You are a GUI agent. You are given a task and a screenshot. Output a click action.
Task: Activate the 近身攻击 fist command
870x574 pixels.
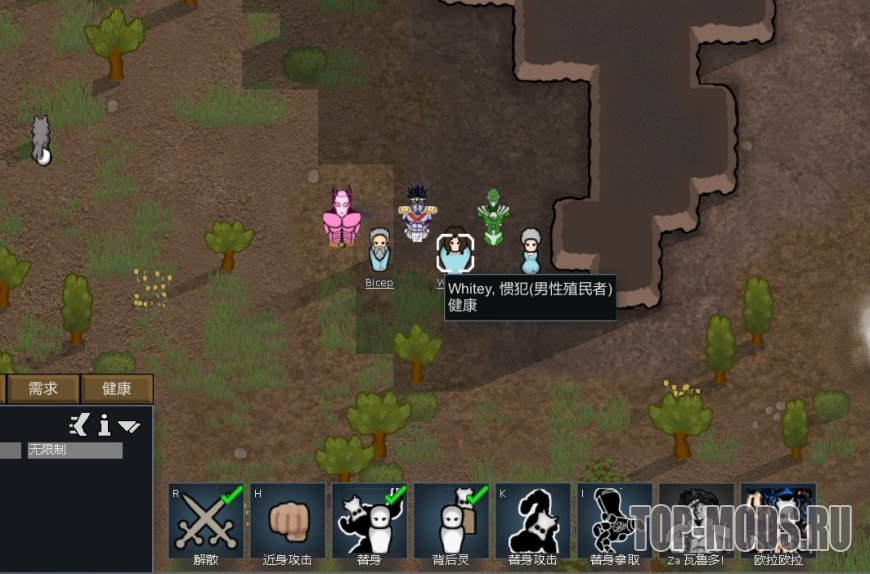[288, 522]
